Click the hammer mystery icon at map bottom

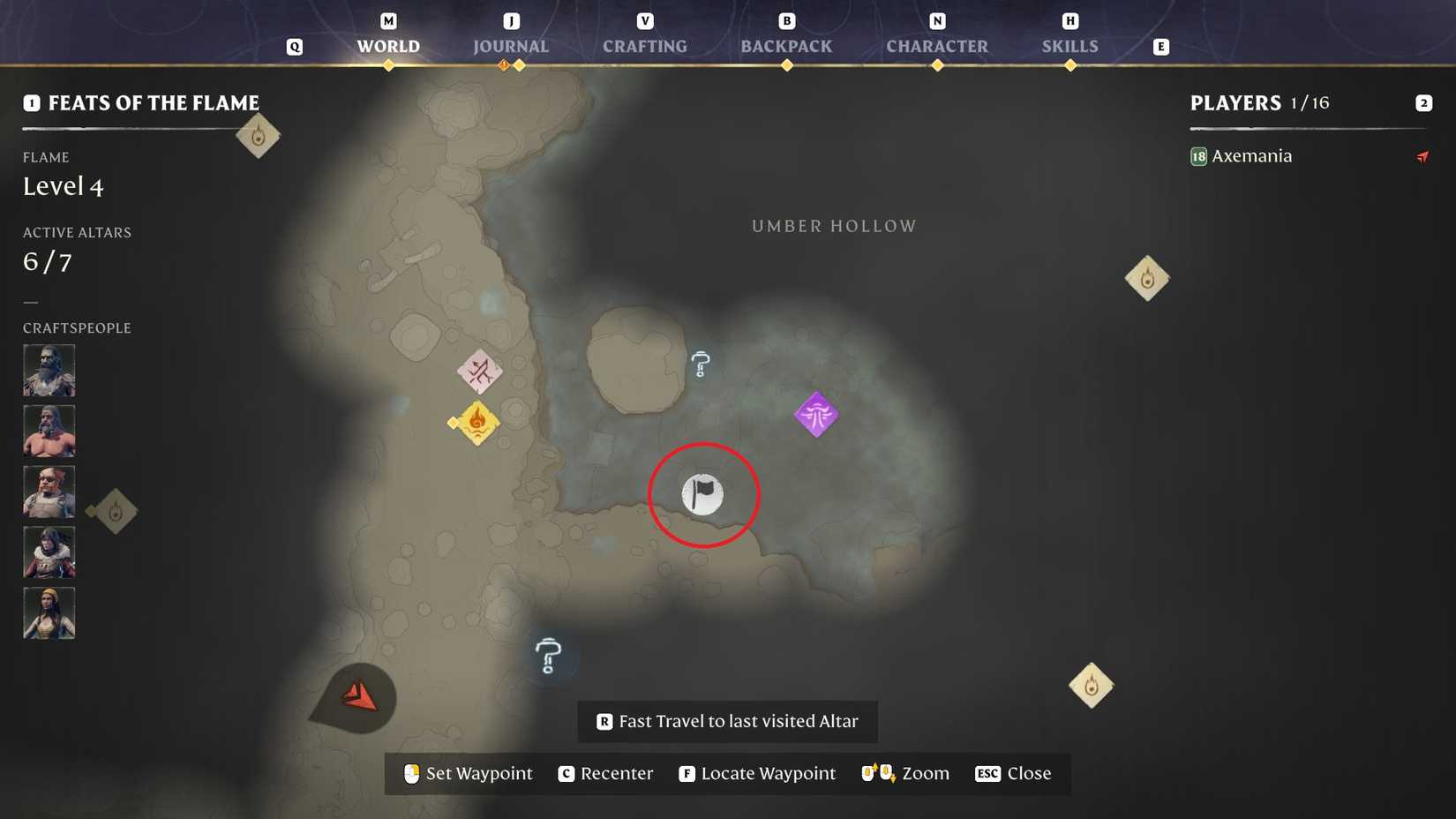point(548,657)
